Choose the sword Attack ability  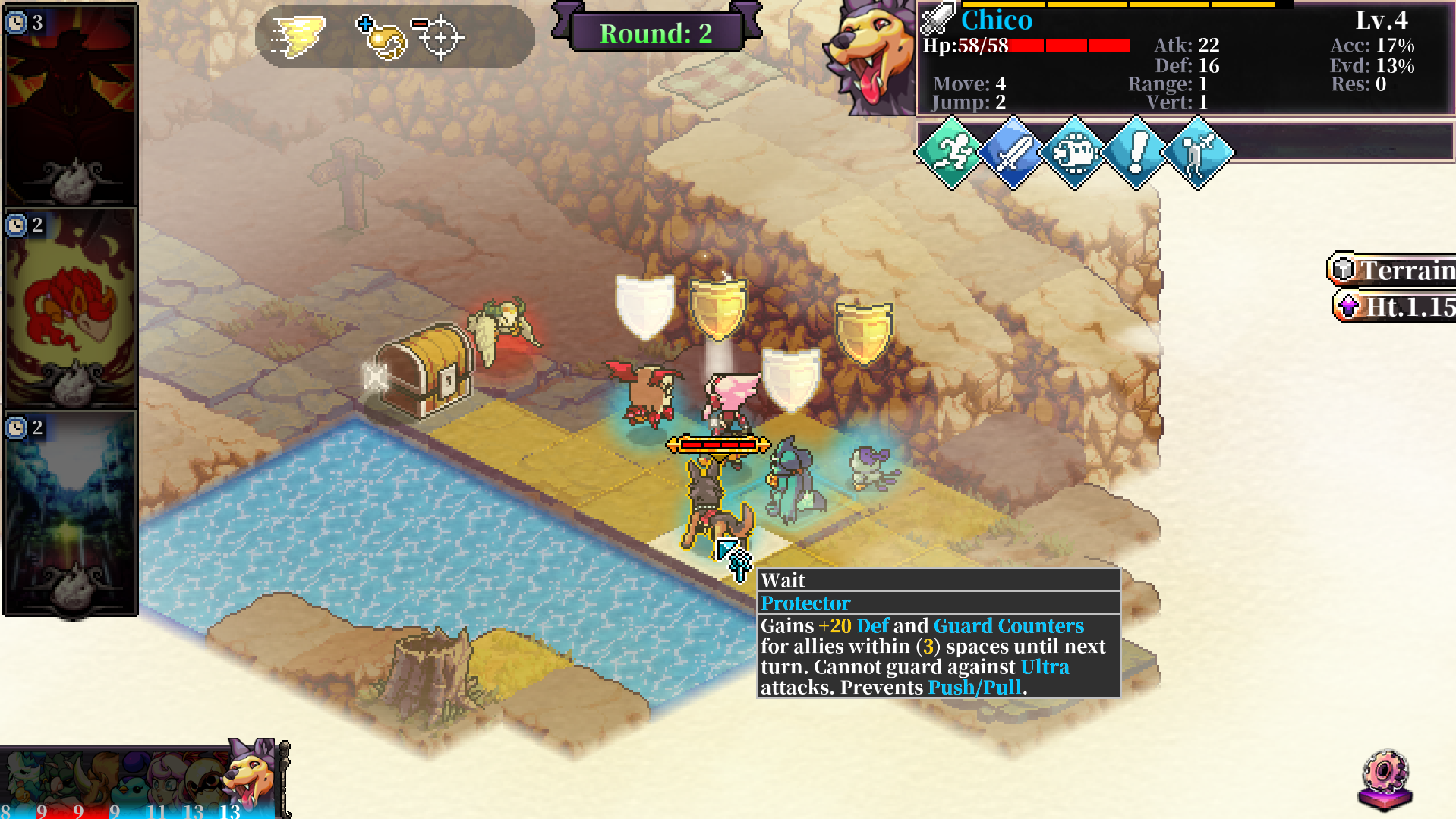1013,153
